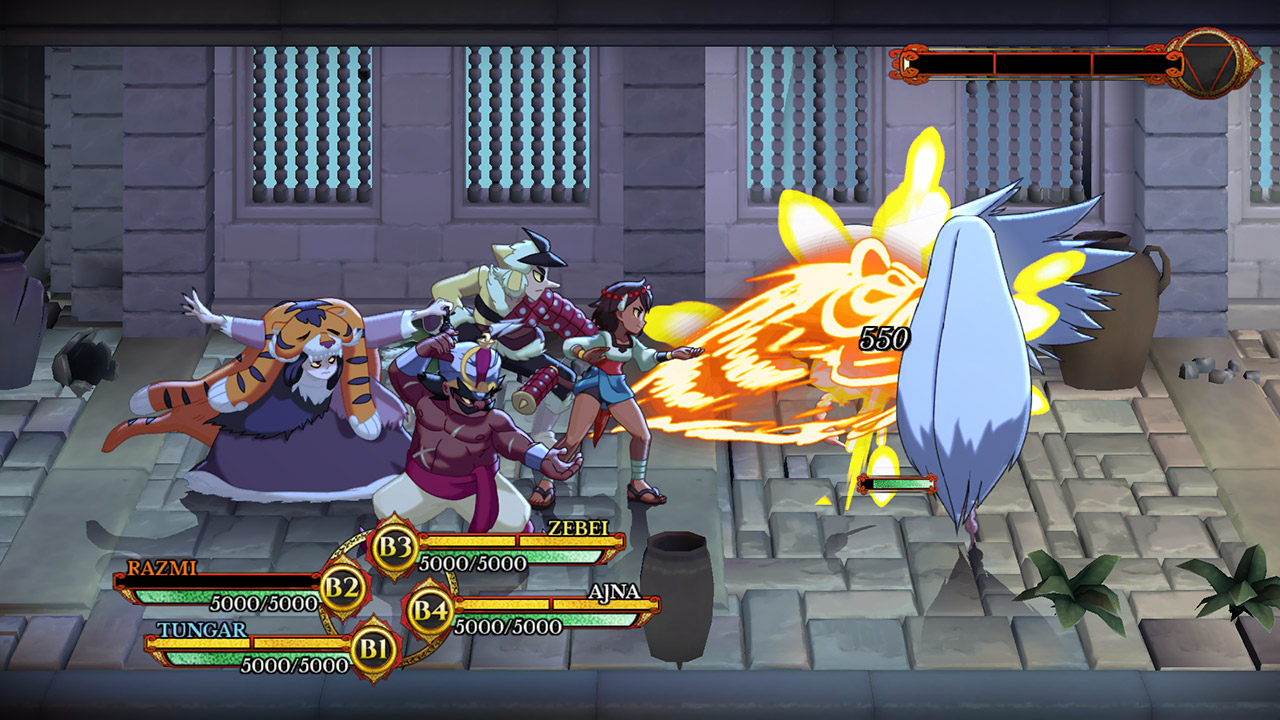Click the triangle Iddhi meter emblem
Viewport: 1280px width, 720px height.
click(x=1208, y=63)
